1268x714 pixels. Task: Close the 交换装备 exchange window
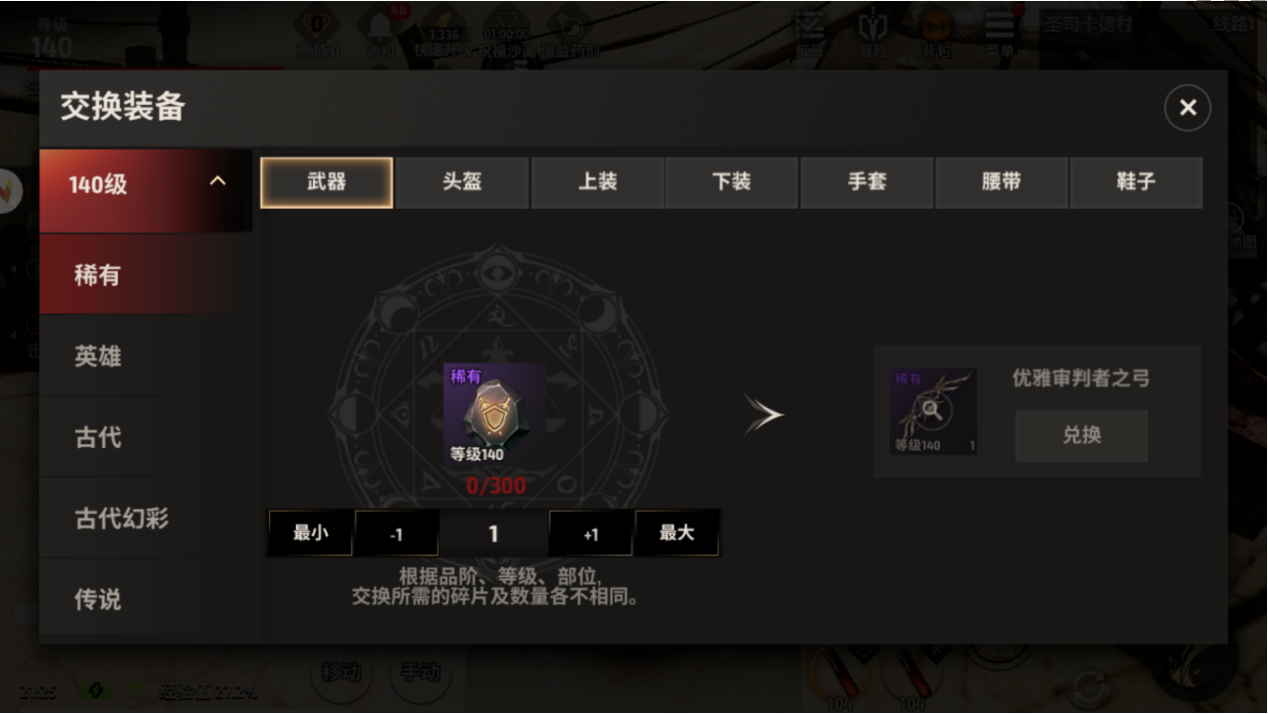click(1187, 108)
